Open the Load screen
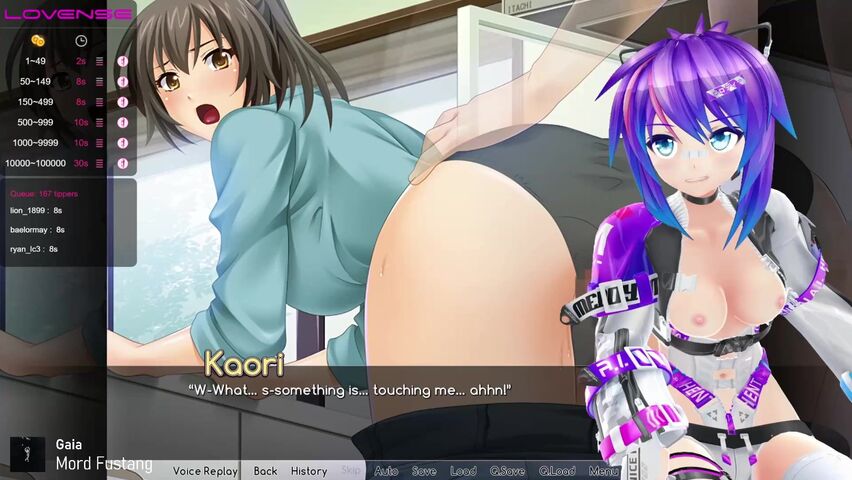This screenshot has width=852, height=480. click(463, 471)
